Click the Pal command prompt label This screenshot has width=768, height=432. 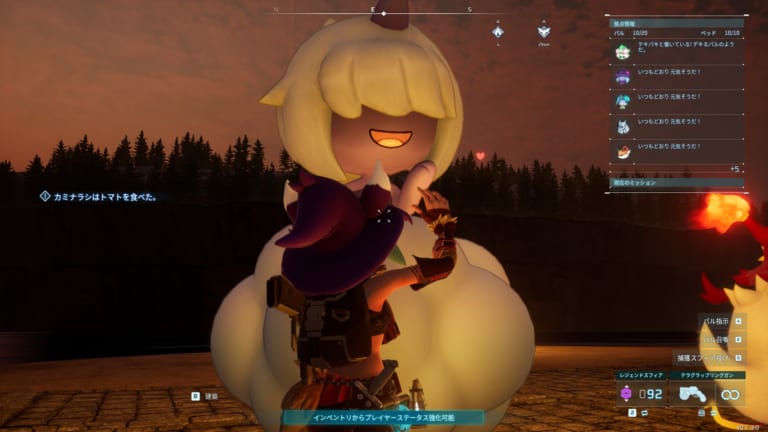point(716,322)
